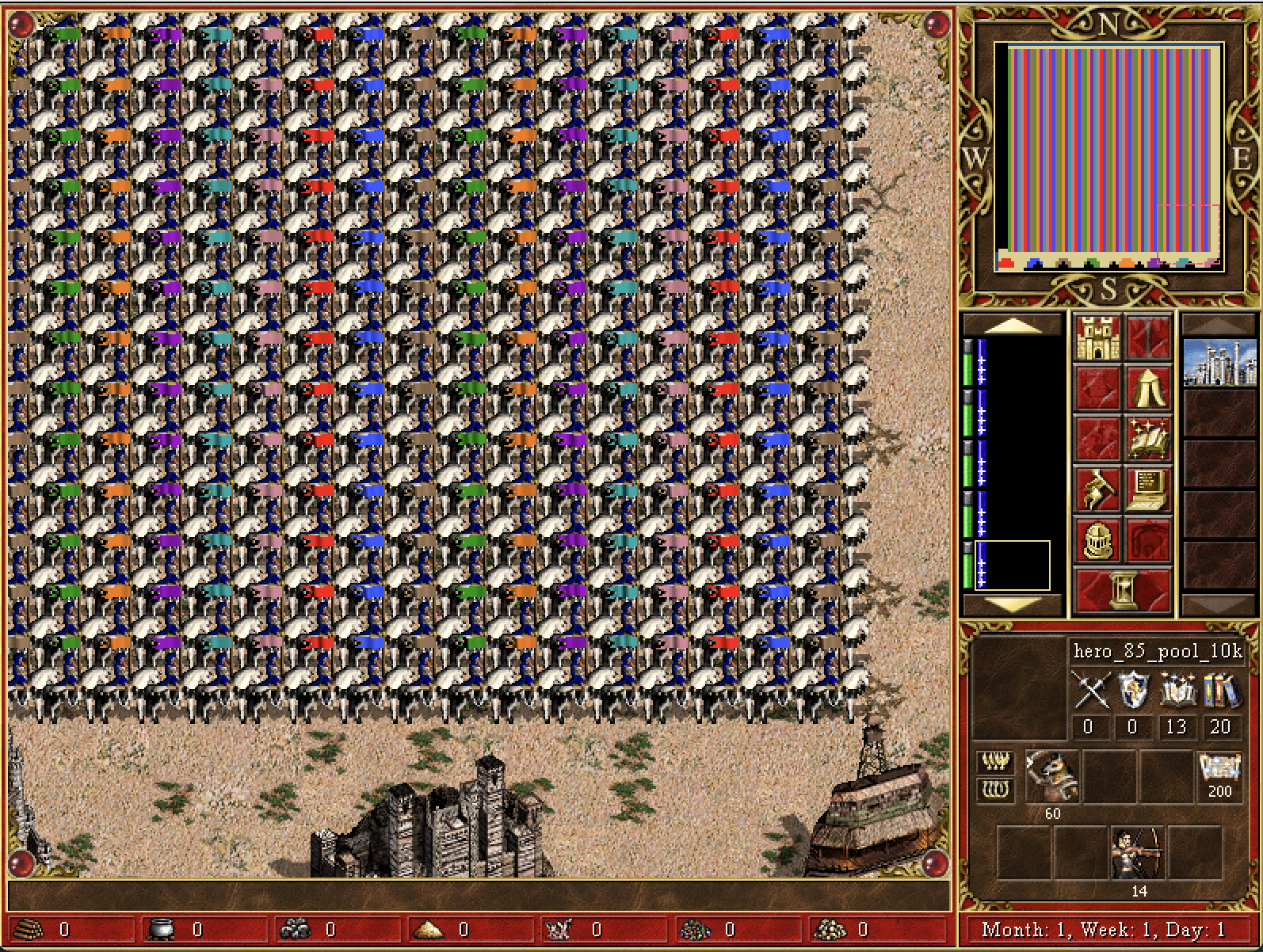
Task: Select next hero with the helmet button
Action: [1097, 541]
